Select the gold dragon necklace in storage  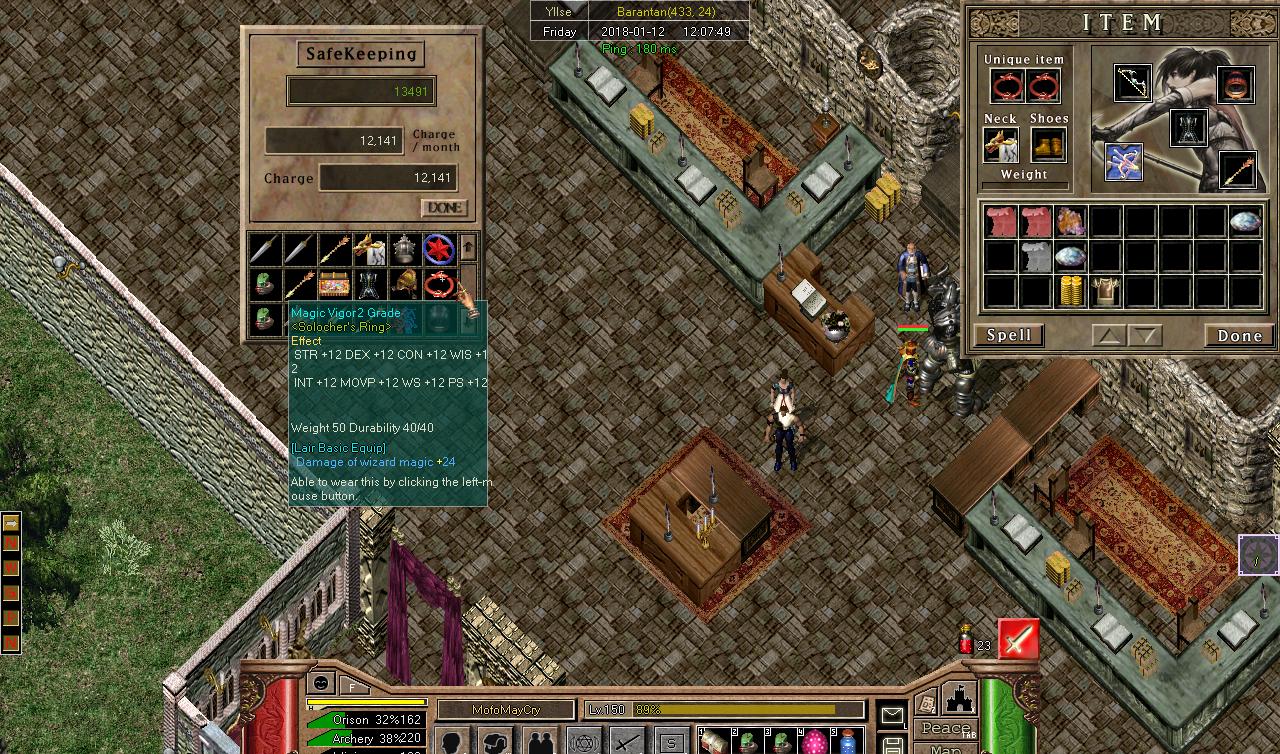point(370,248)
